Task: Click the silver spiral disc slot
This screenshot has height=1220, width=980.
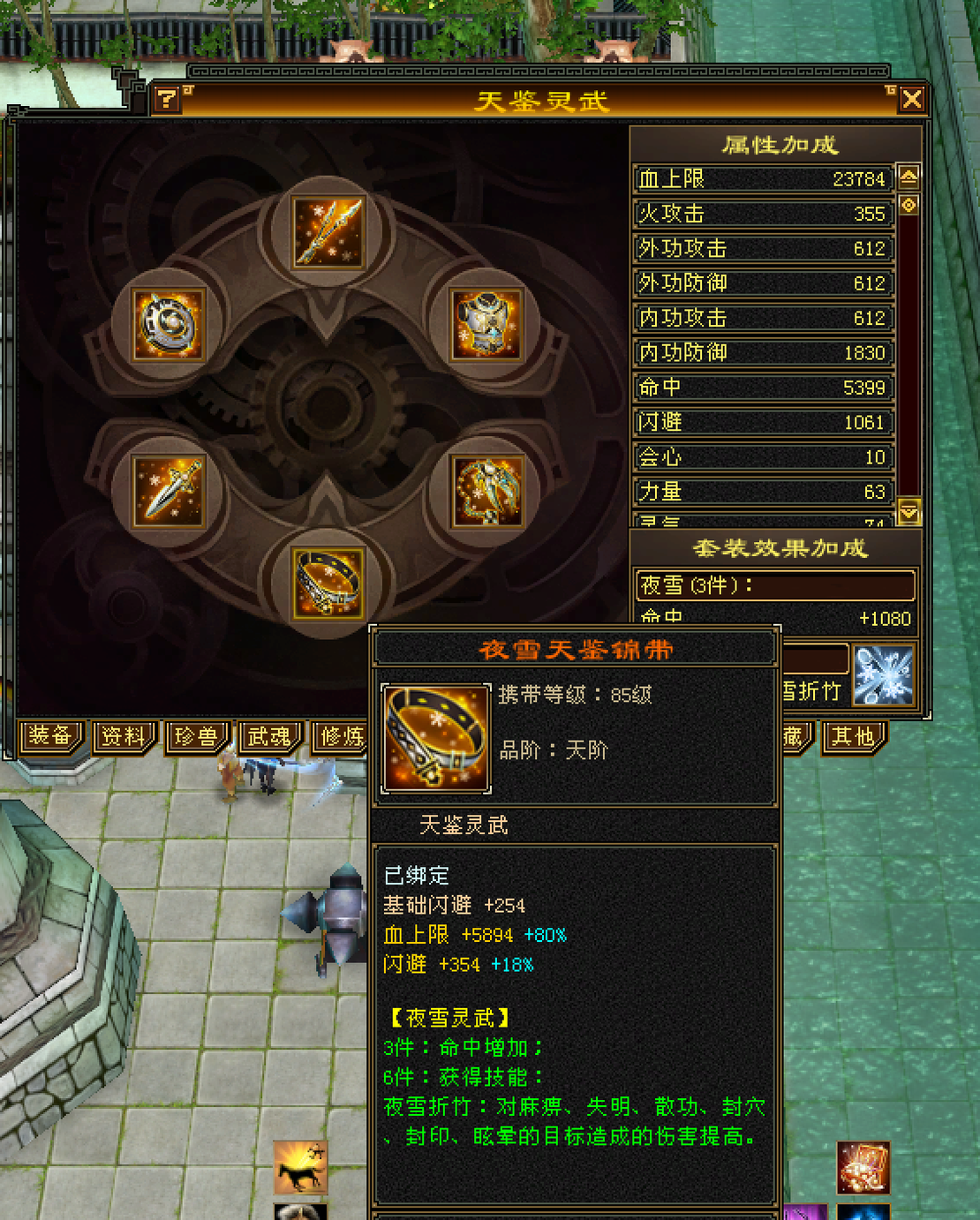Action: point(169,324)
